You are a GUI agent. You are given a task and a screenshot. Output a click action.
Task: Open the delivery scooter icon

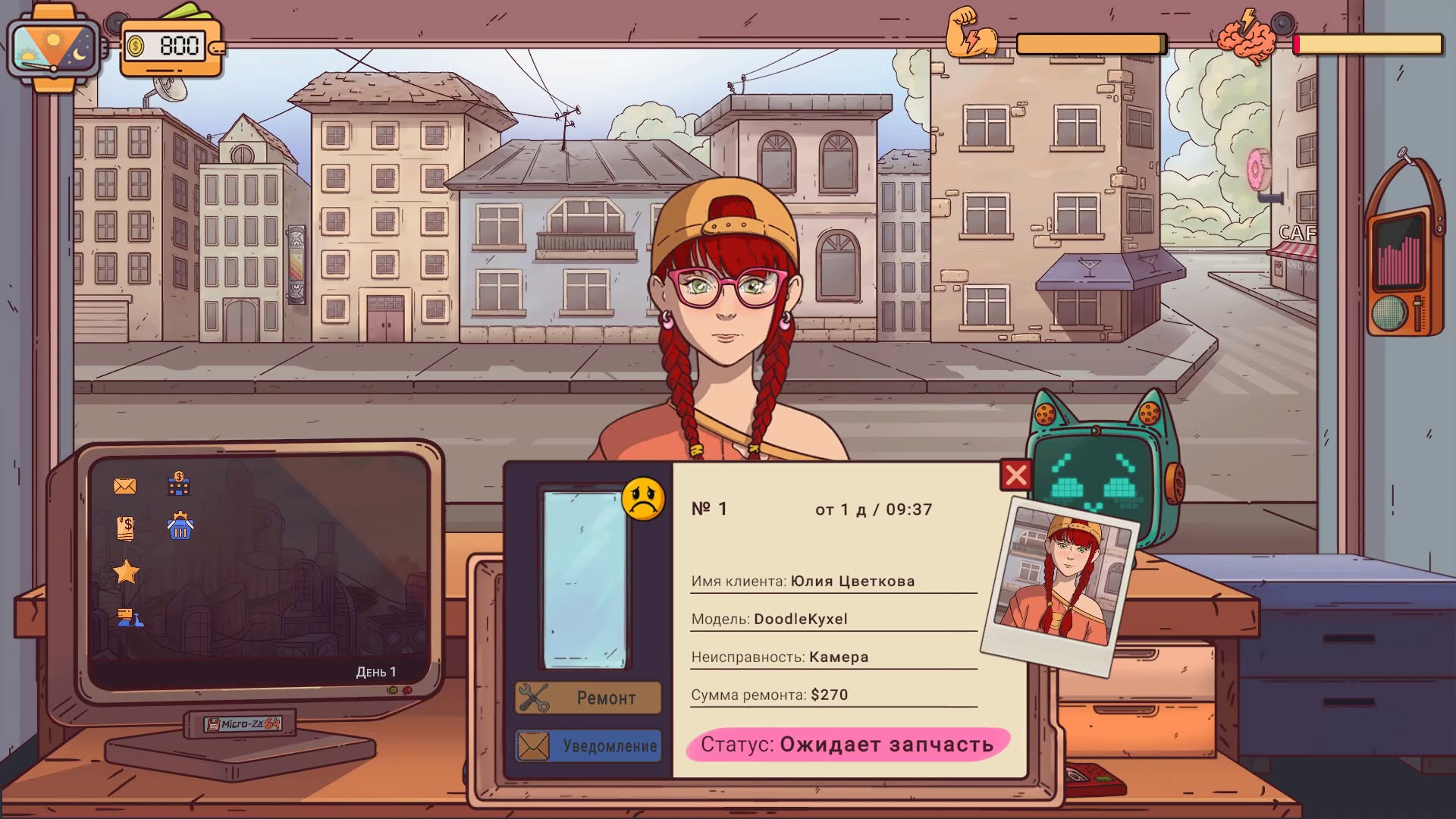pyautogui.click(x=130, y=618)
